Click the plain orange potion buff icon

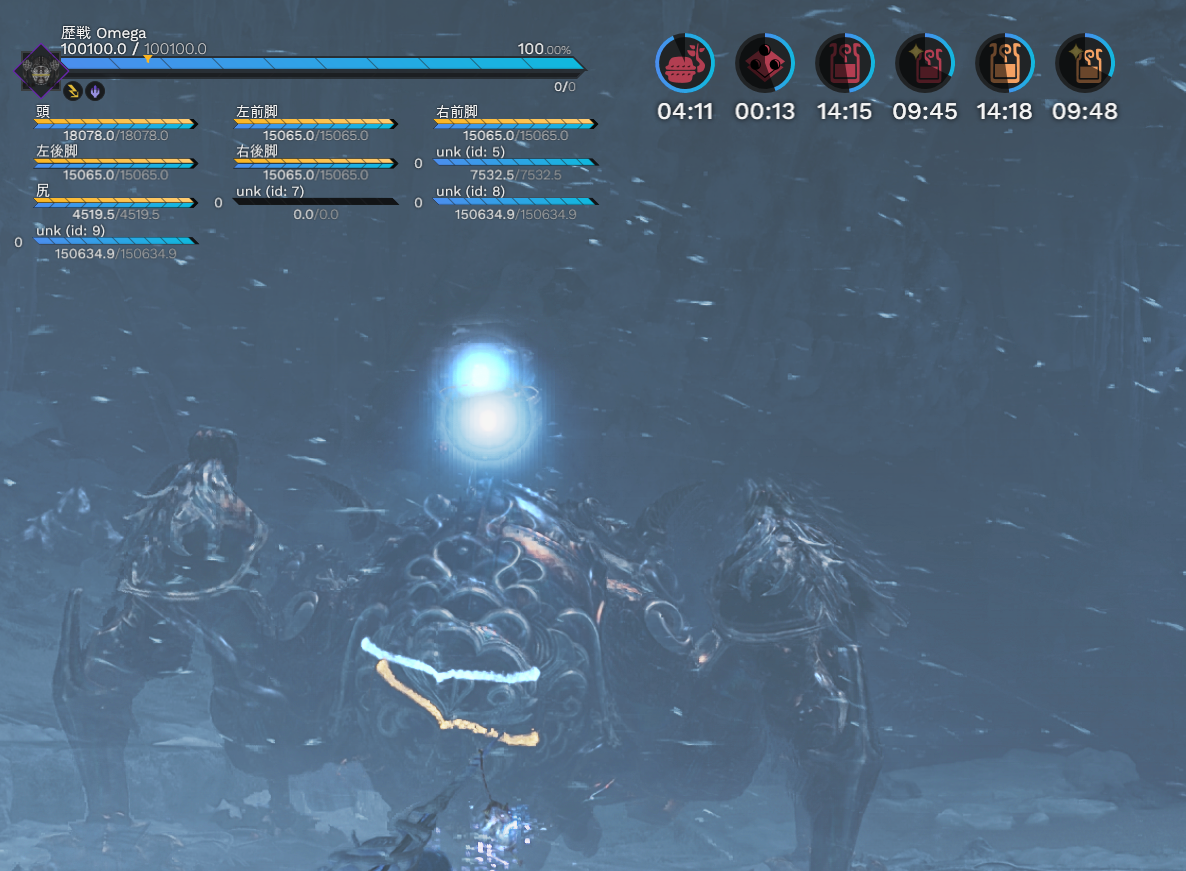[x=1005, y=64]
